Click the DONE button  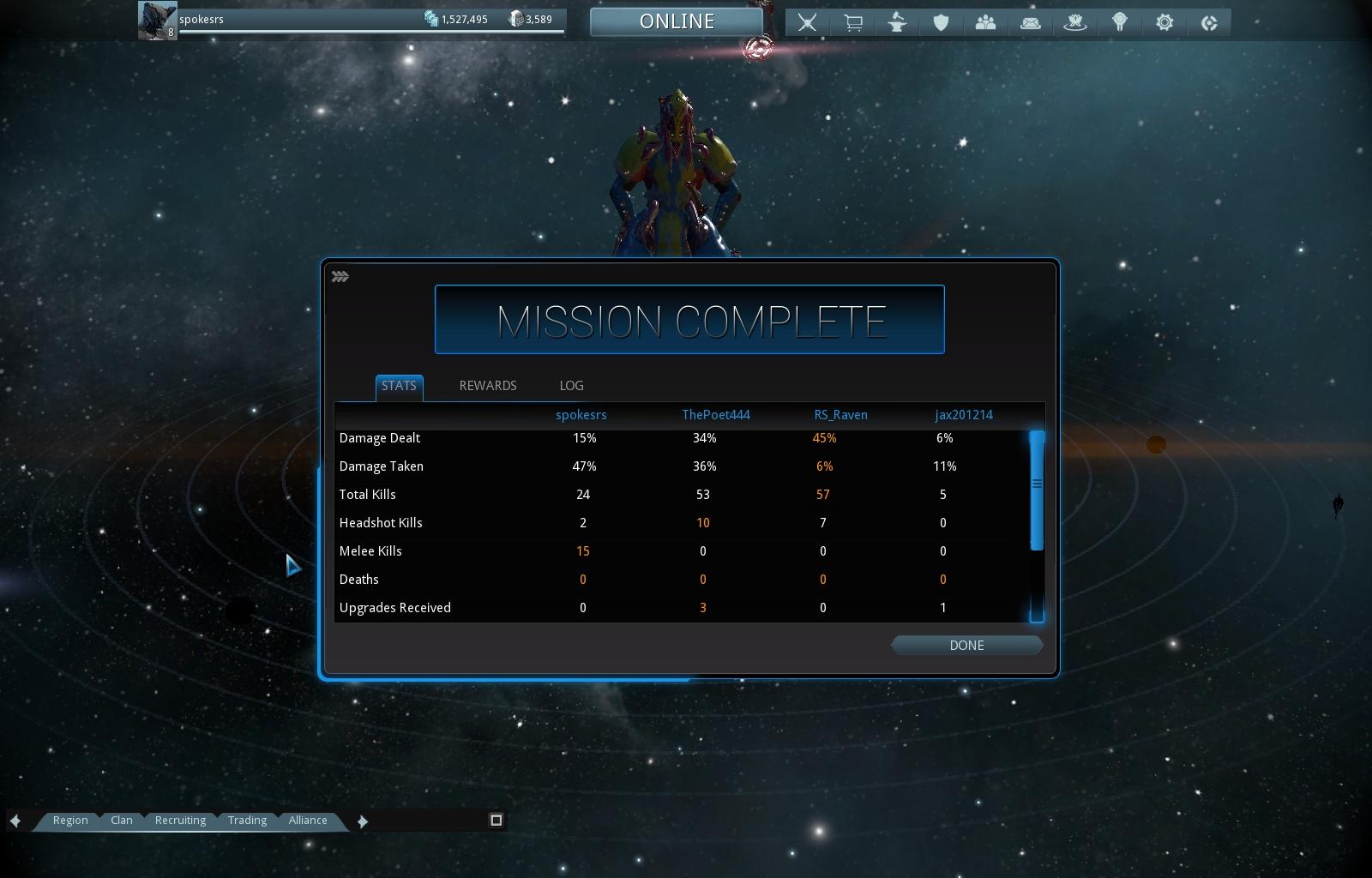coord(966,646)
